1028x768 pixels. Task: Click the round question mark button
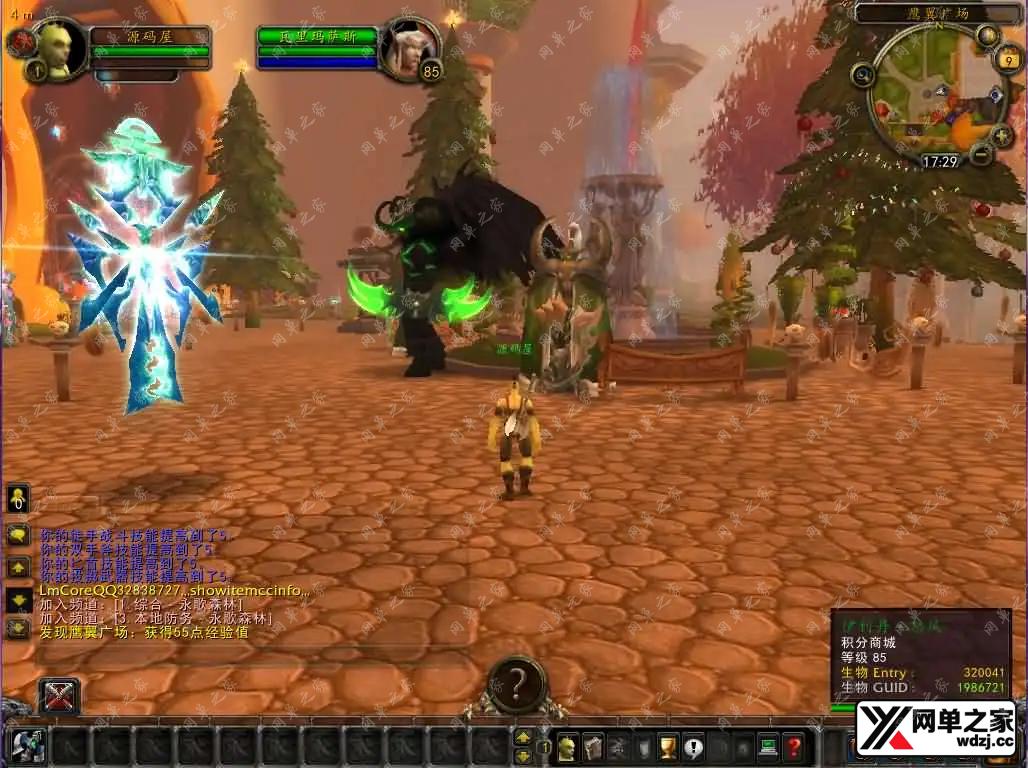point(516,685)
